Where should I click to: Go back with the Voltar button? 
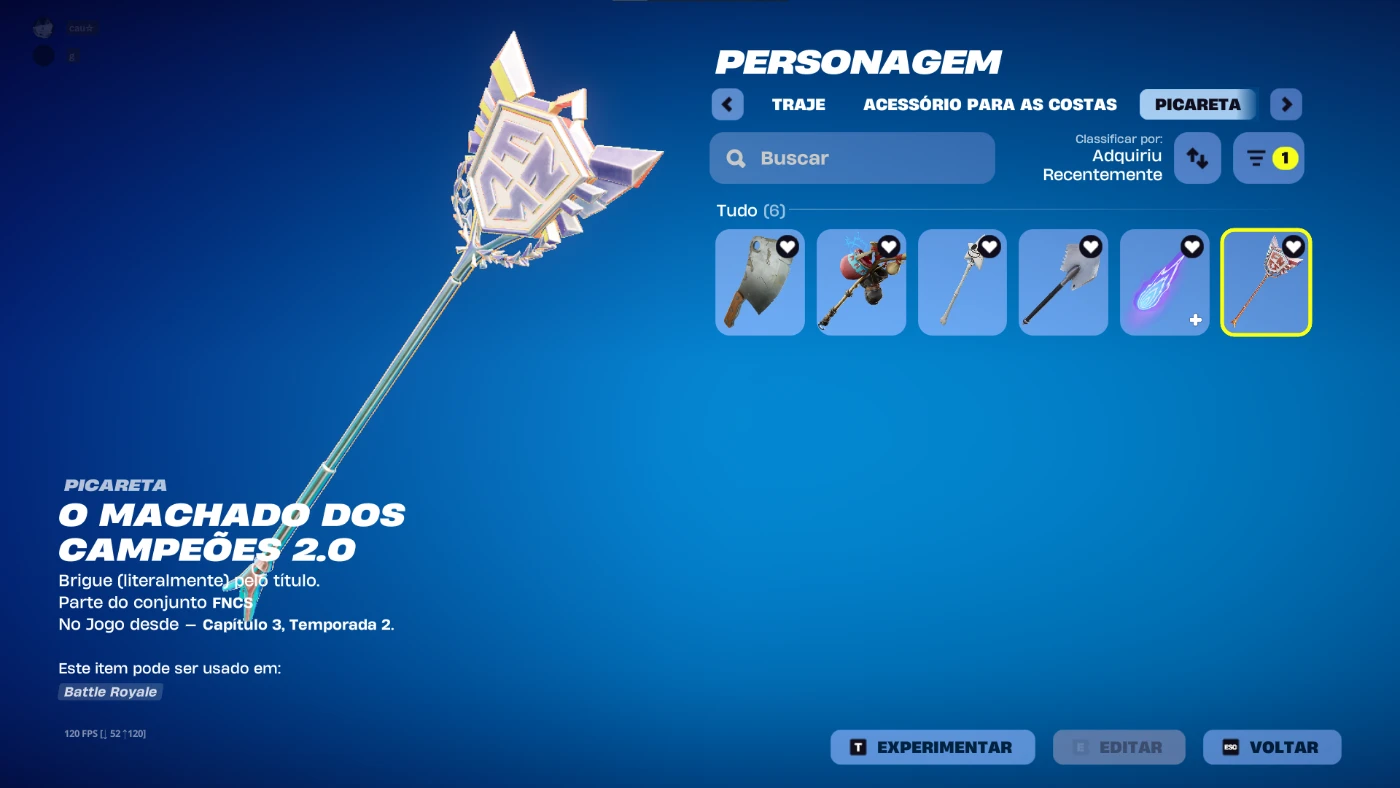click(x=1271, y=747)
